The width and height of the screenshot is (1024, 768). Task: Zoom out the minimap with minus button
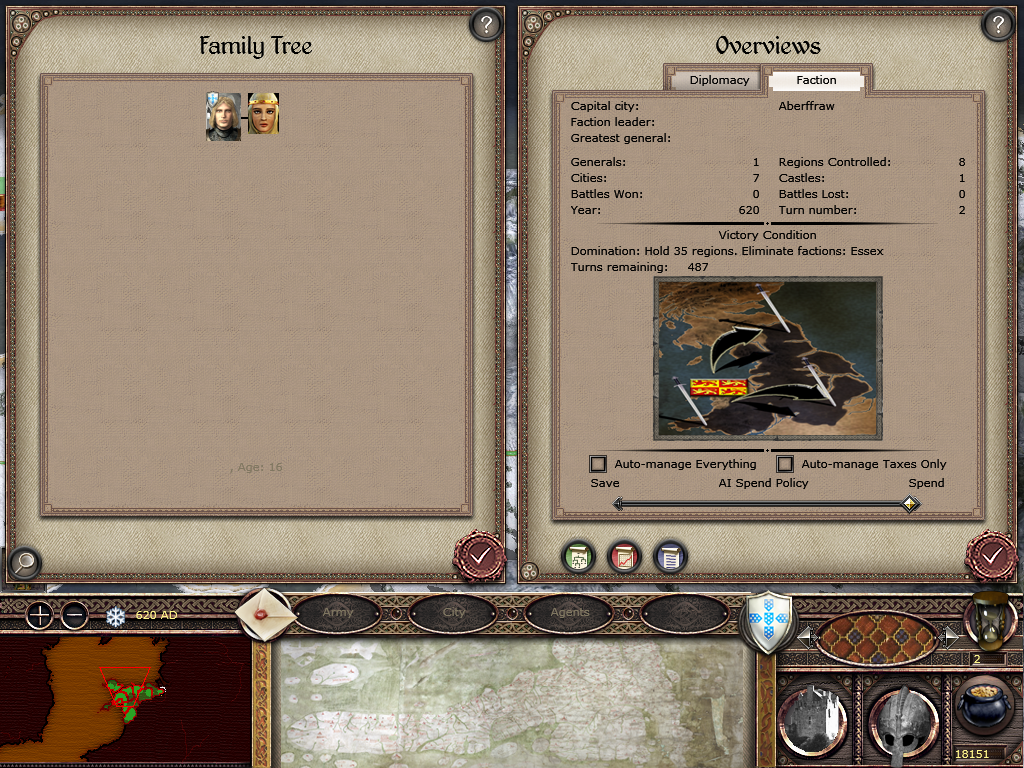[x=75, y=615]
